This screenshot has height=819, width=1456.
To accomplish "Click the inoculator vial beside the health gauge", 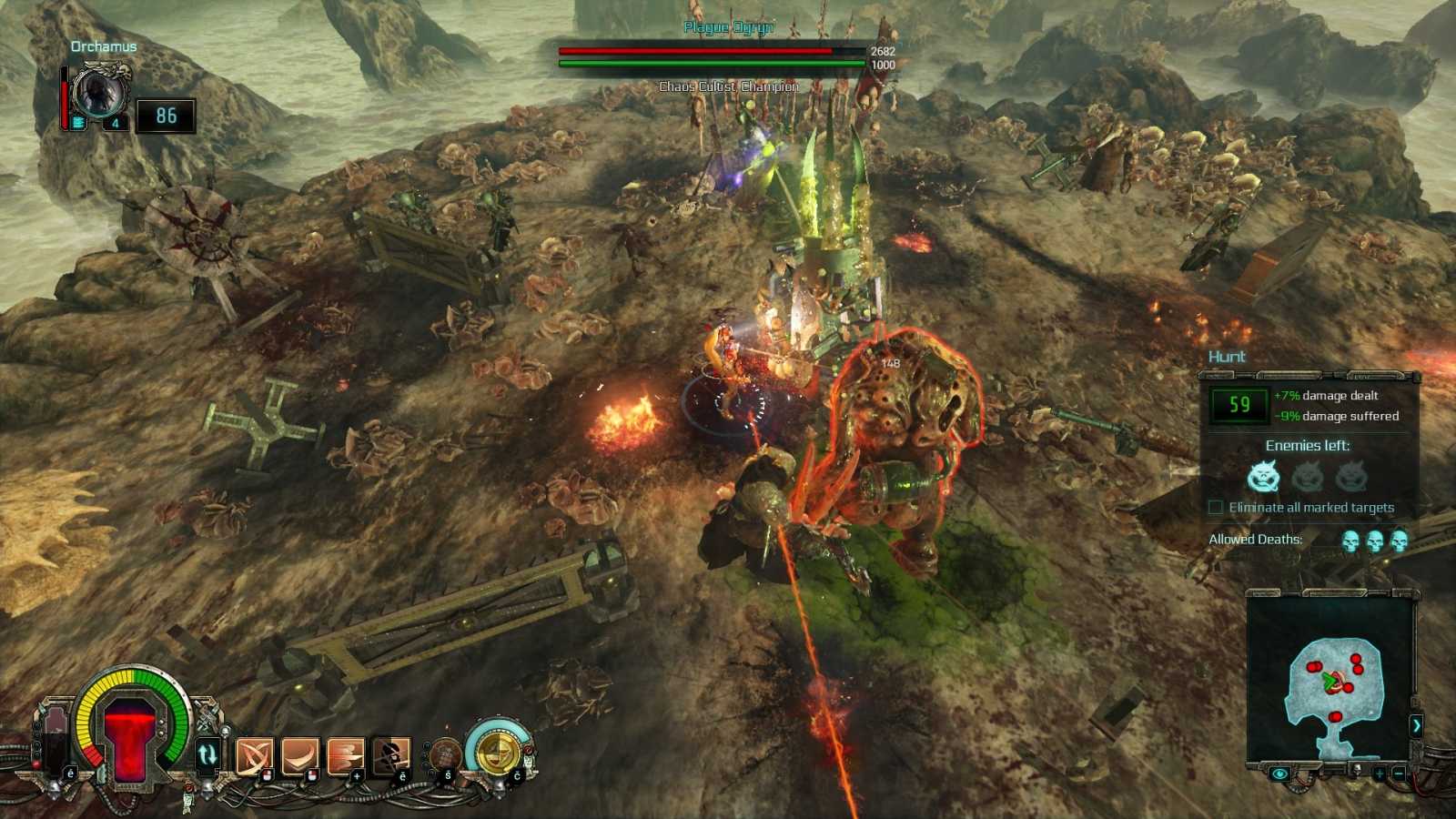I will (54, 739).
